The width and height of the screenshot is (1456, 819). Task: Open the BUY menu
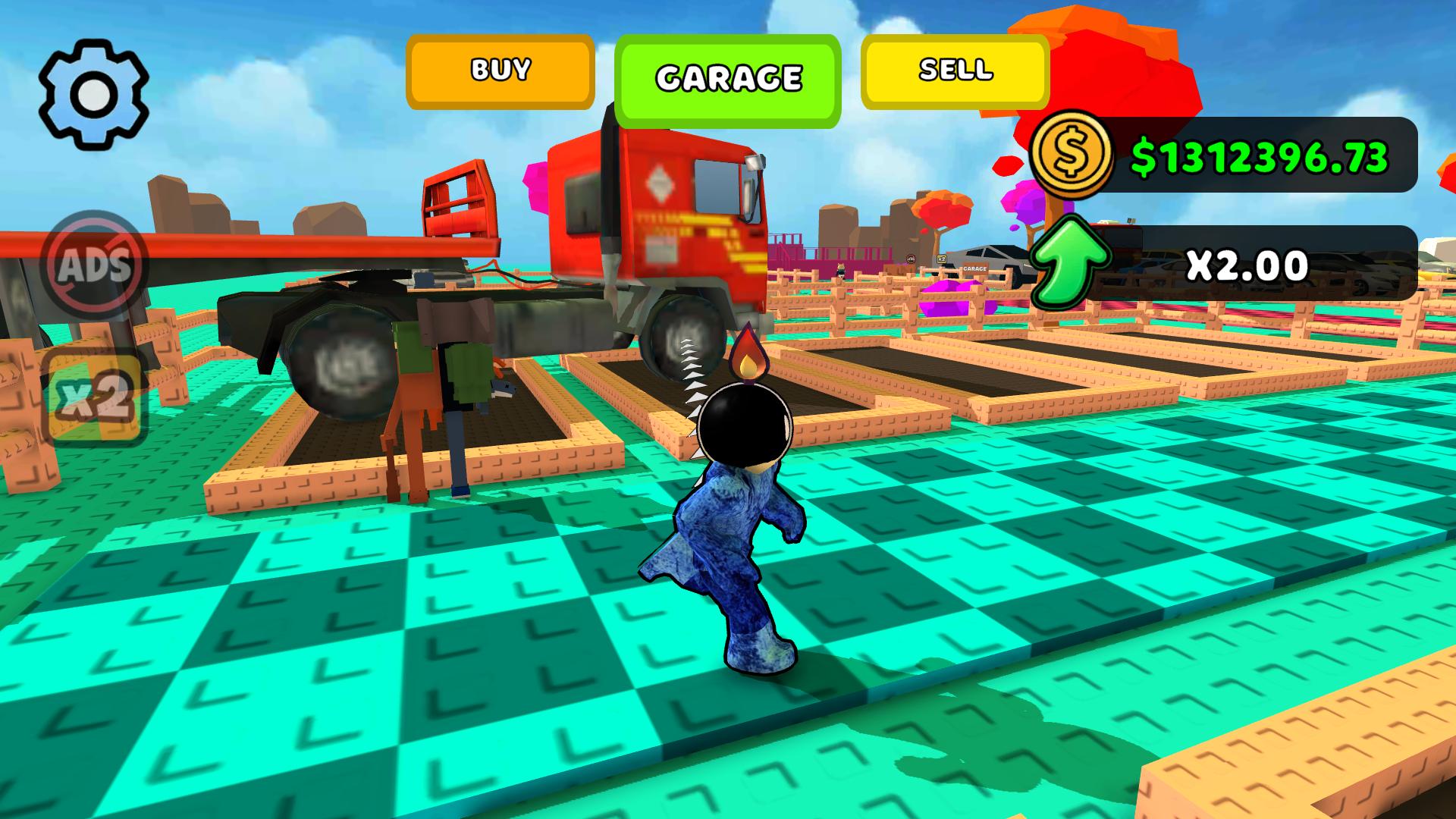pyautogui.click(x=499, y=71)
